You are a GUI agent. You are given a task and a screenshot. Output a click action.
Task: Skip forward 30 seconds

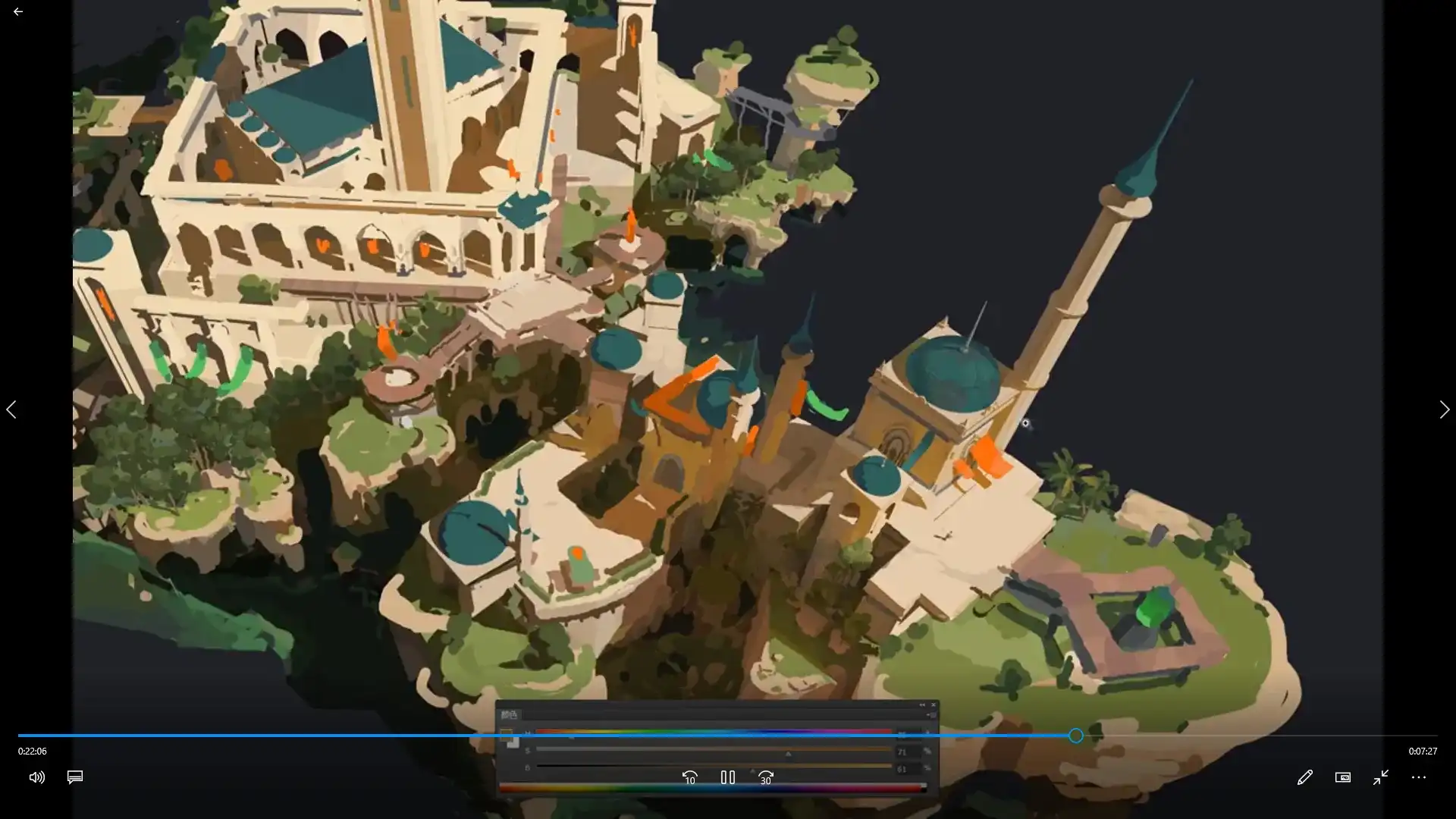tap(766, 777)
